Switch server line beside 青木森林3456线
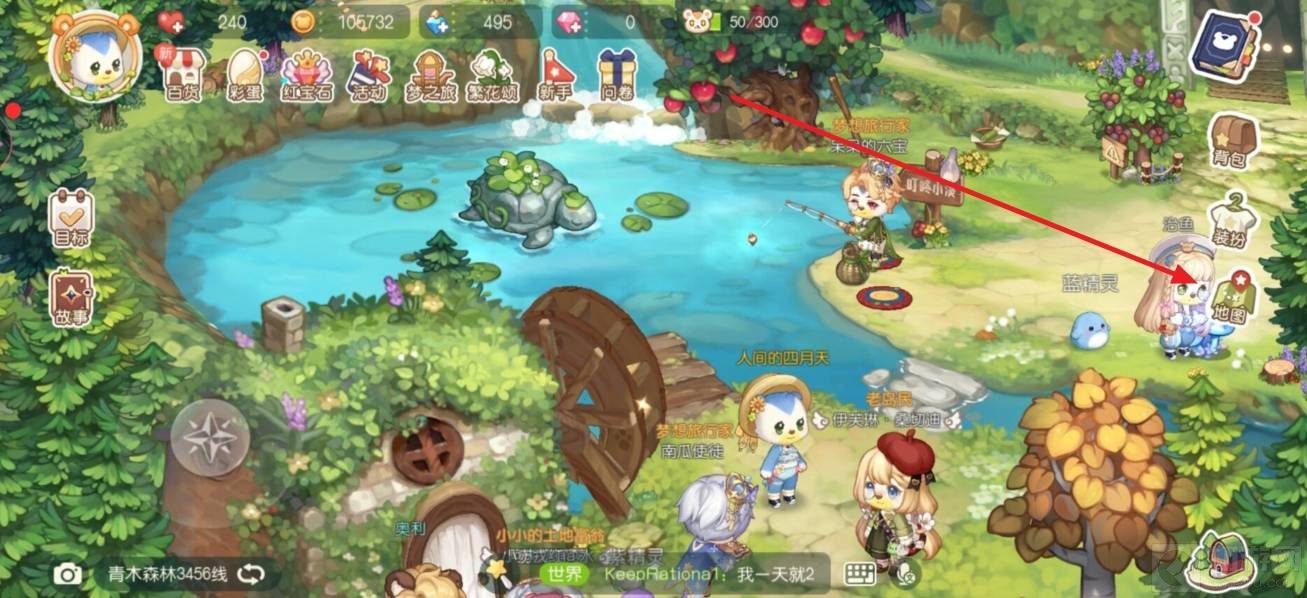1307x598 pixels. [251, 574]
